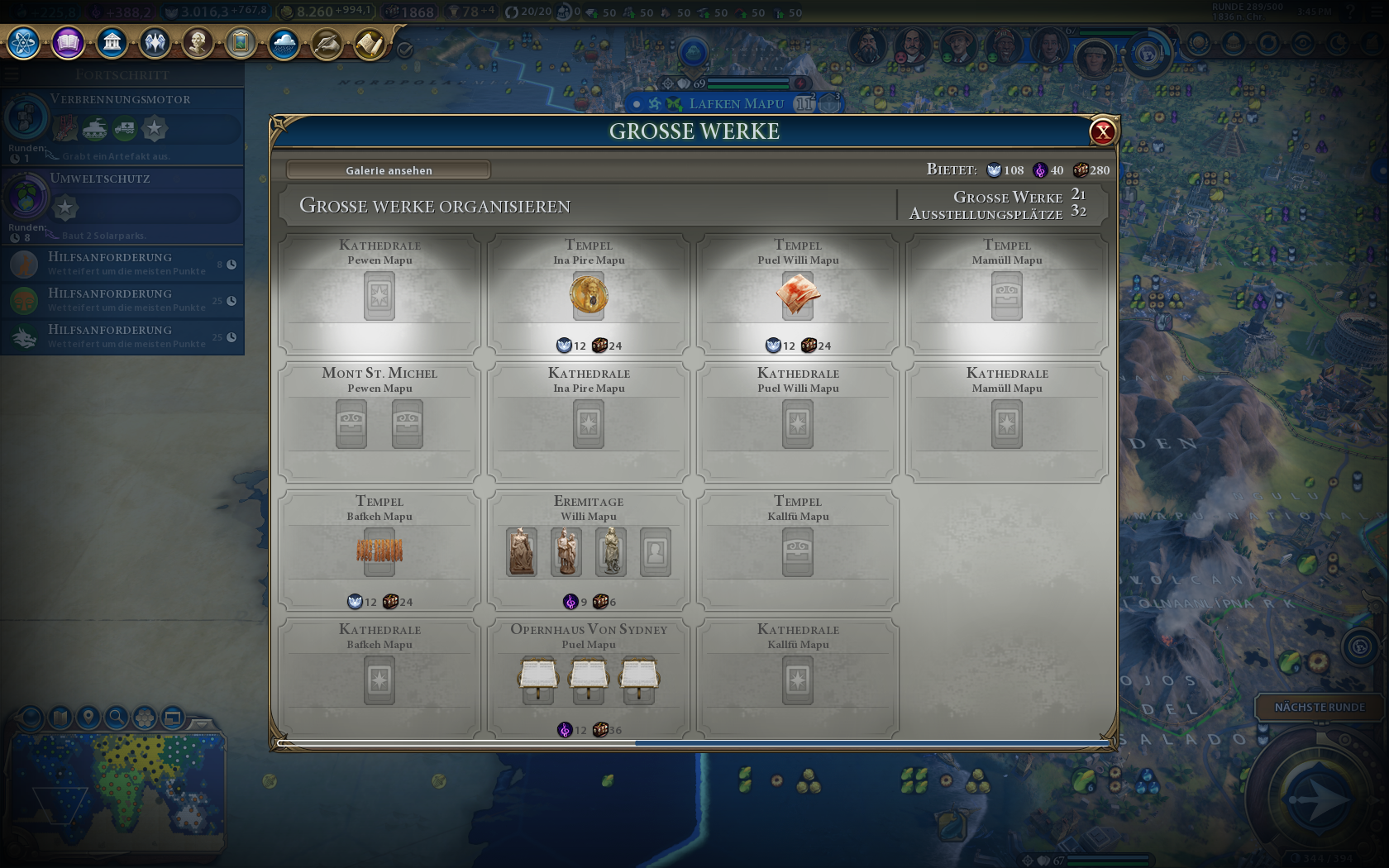This screenshot has height=868, width=1389.
Task: Click the Nächste Runde button
Action: point(1319,707)
